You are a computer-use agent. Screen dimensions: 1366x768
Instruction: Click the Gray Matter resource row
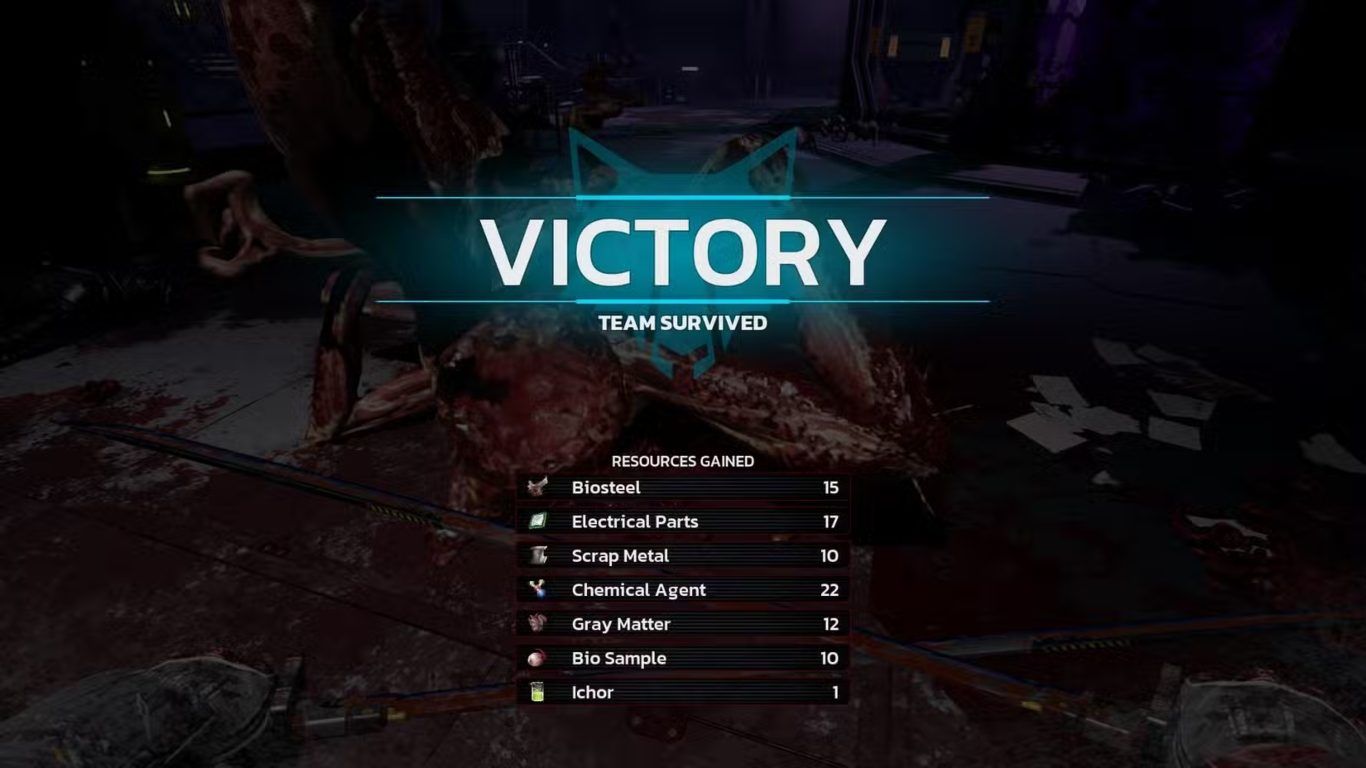(683, 624)
